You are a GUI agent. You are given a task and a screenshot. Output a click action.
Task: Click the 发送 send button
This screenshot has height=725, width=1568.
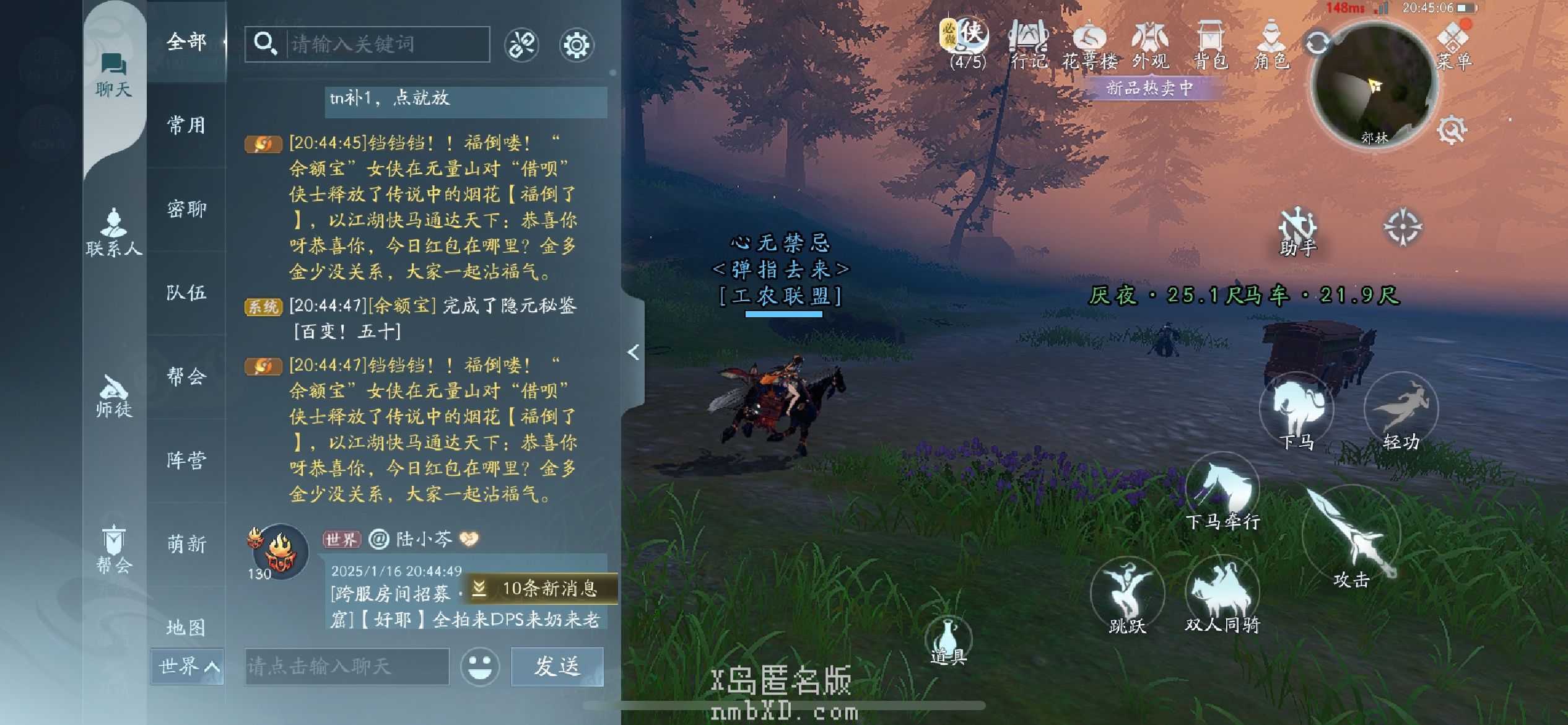click(x=557, y=667)
